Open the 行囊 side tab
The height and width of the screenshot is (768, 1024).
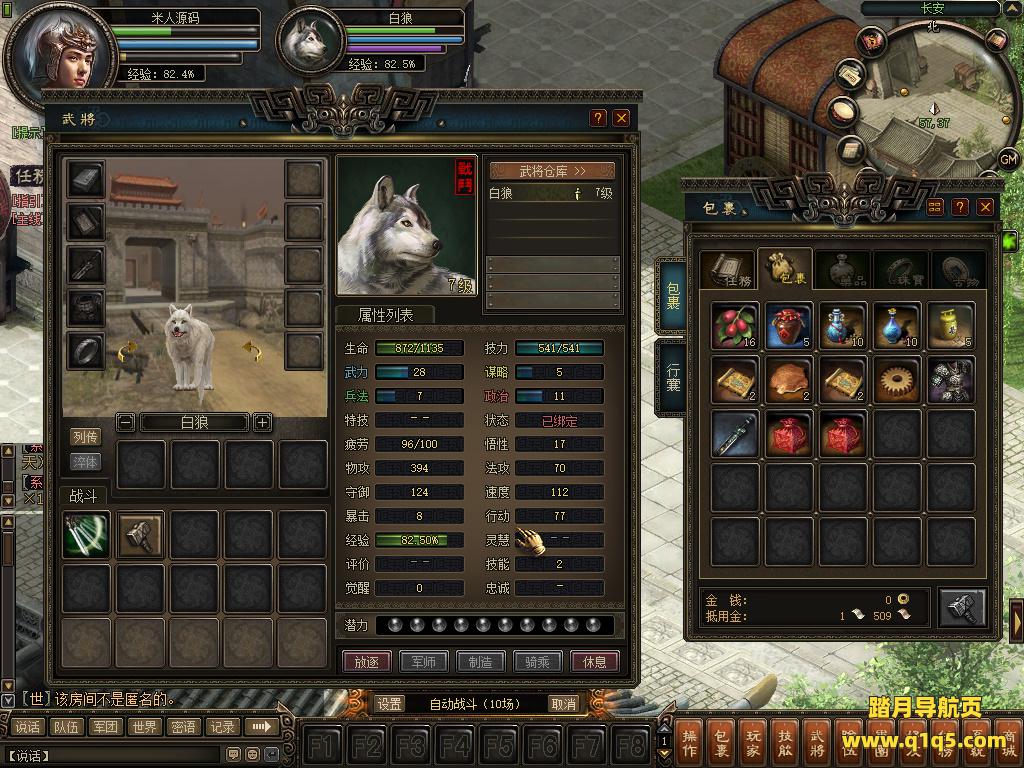coord(673,376)
